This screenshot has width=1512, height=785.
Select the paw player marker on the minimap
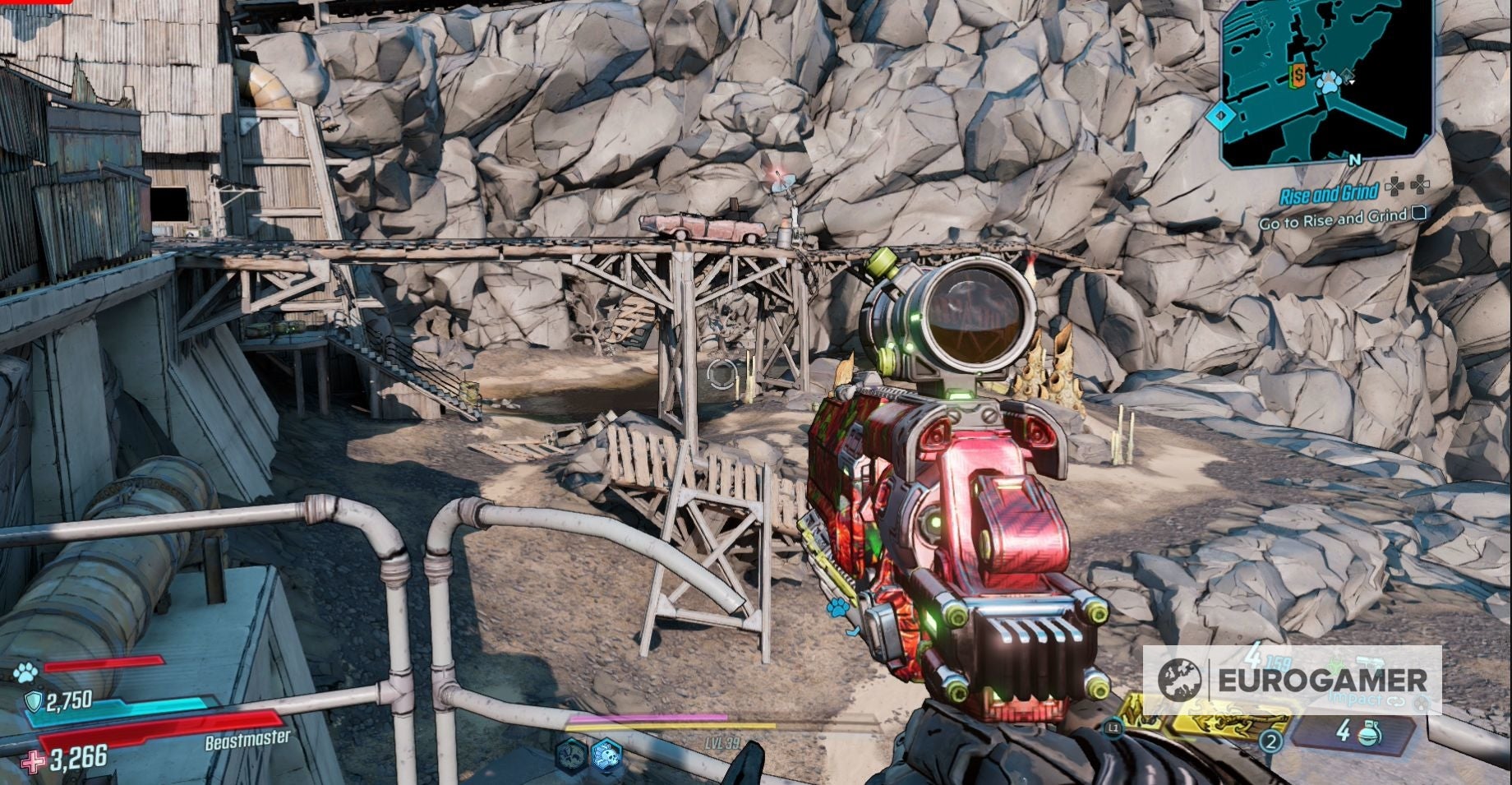tap(1328, 82)
